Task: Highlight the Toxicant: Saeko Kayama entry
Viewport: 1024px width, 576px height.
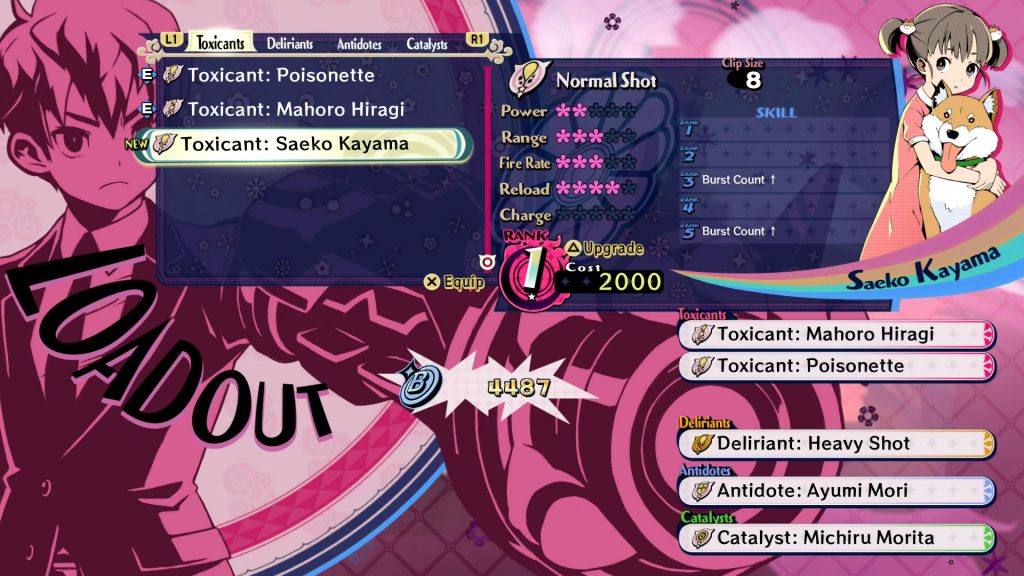Action: coord(294,144)
